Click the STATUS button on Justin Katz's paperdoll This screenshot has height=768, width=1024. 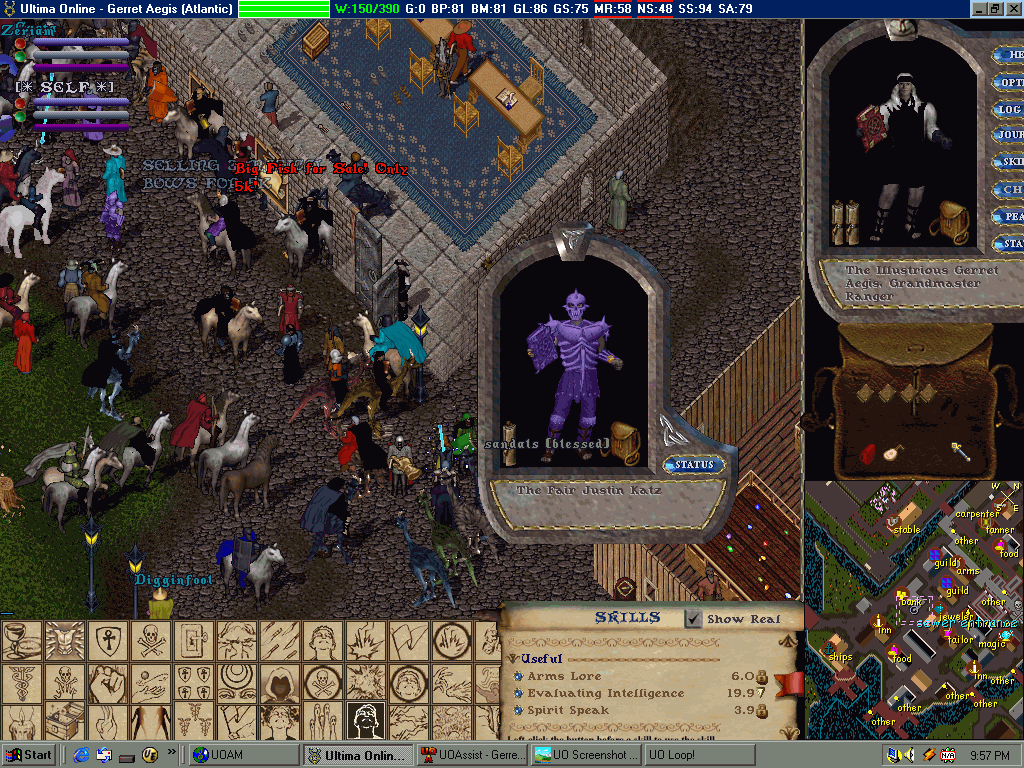pos(694,465)
